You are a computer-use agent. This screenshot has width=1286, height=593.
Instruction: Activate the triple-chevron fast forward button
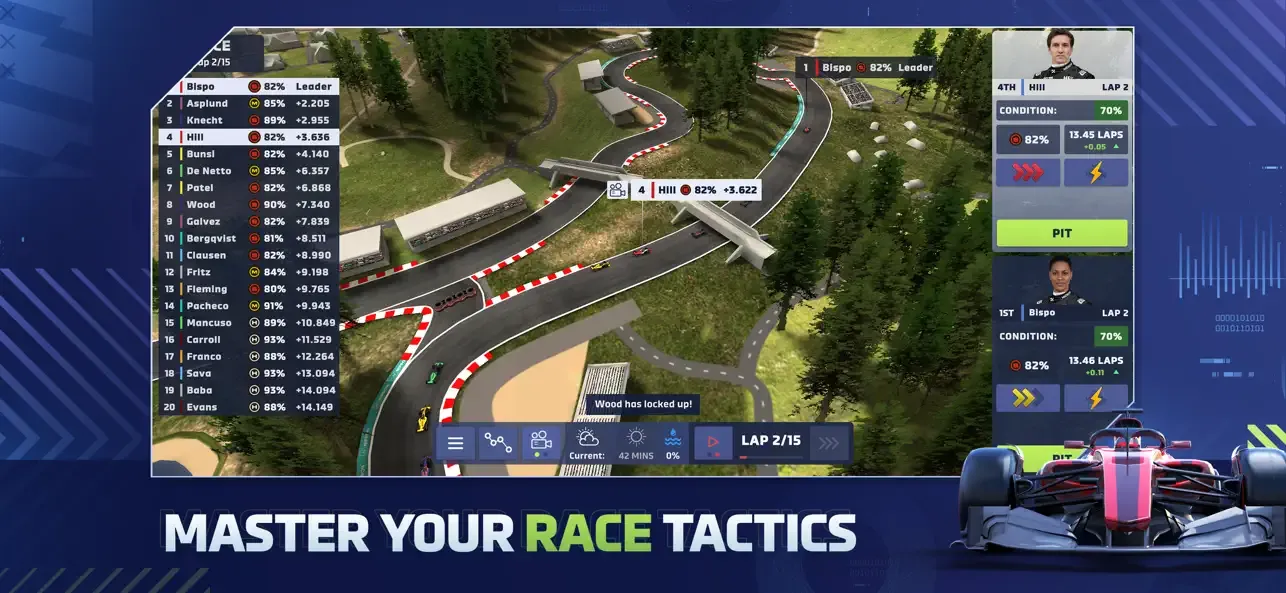(x=828, y=442)
